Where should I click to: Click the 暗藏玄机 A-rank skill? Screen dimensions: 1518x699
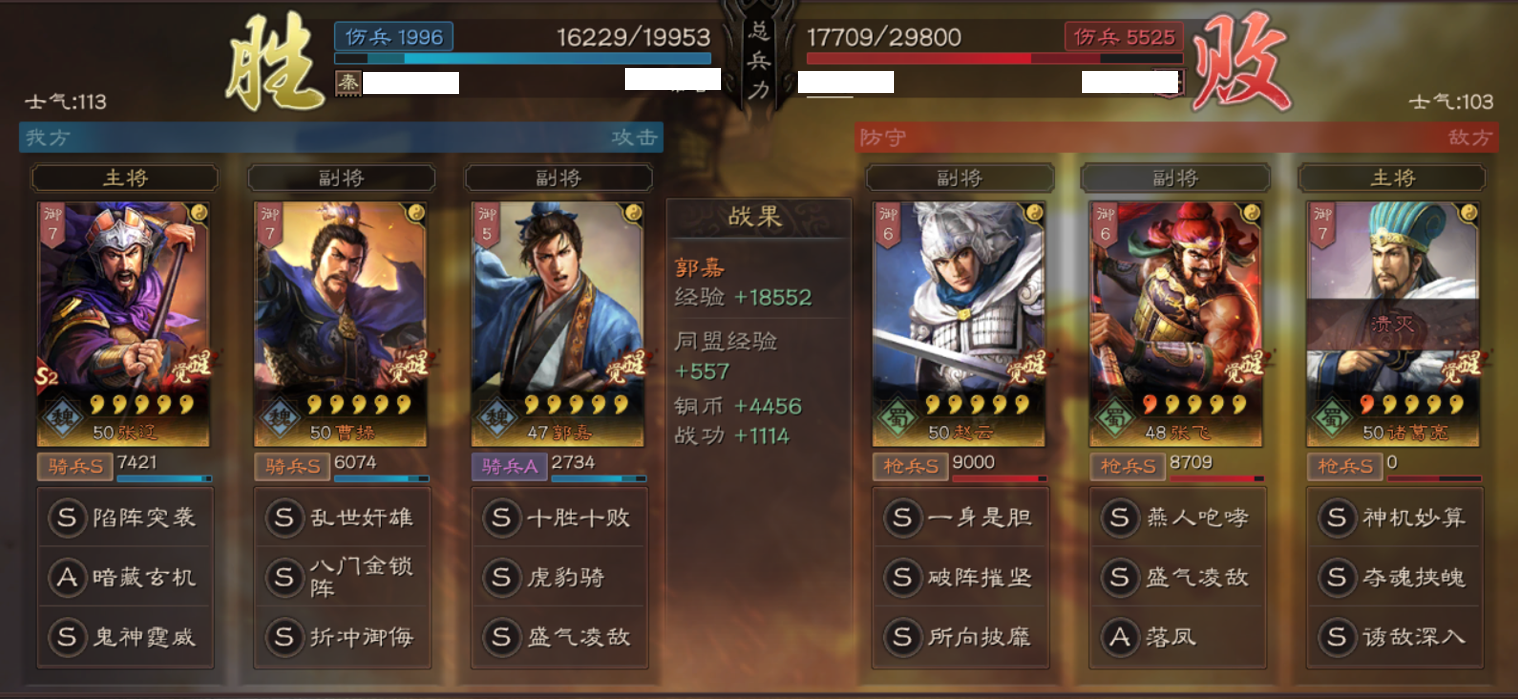pyautogui.click(x=125, y=577)
